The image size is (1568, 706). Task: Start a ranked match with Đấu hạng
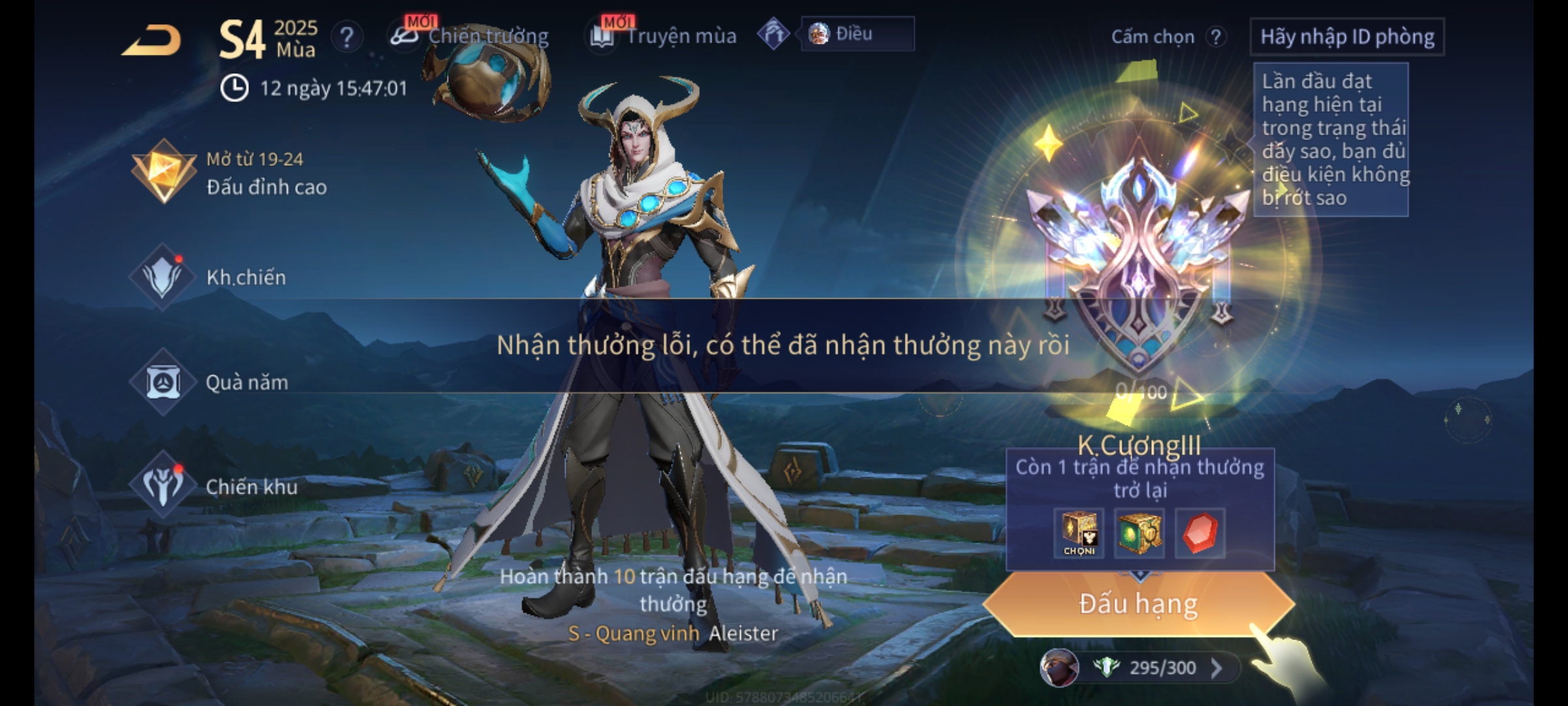coord(1138,603)
